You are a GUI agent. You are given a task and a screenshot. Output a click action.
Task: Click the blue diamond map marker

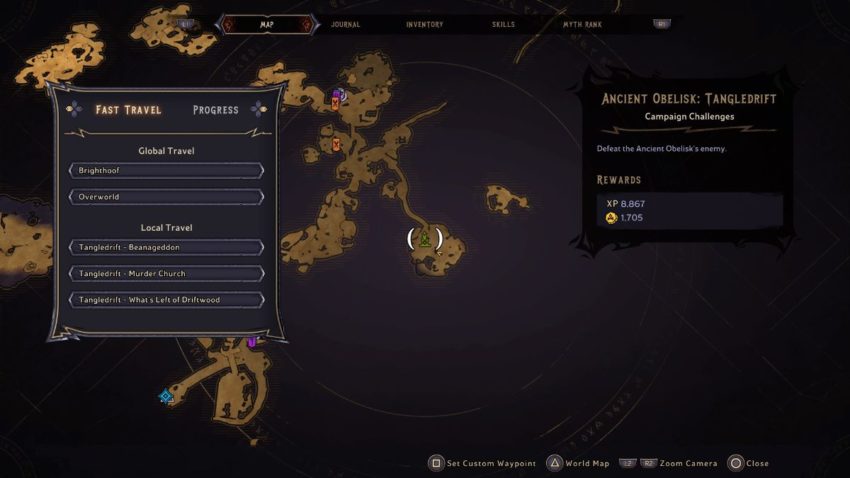click(166, 397)
